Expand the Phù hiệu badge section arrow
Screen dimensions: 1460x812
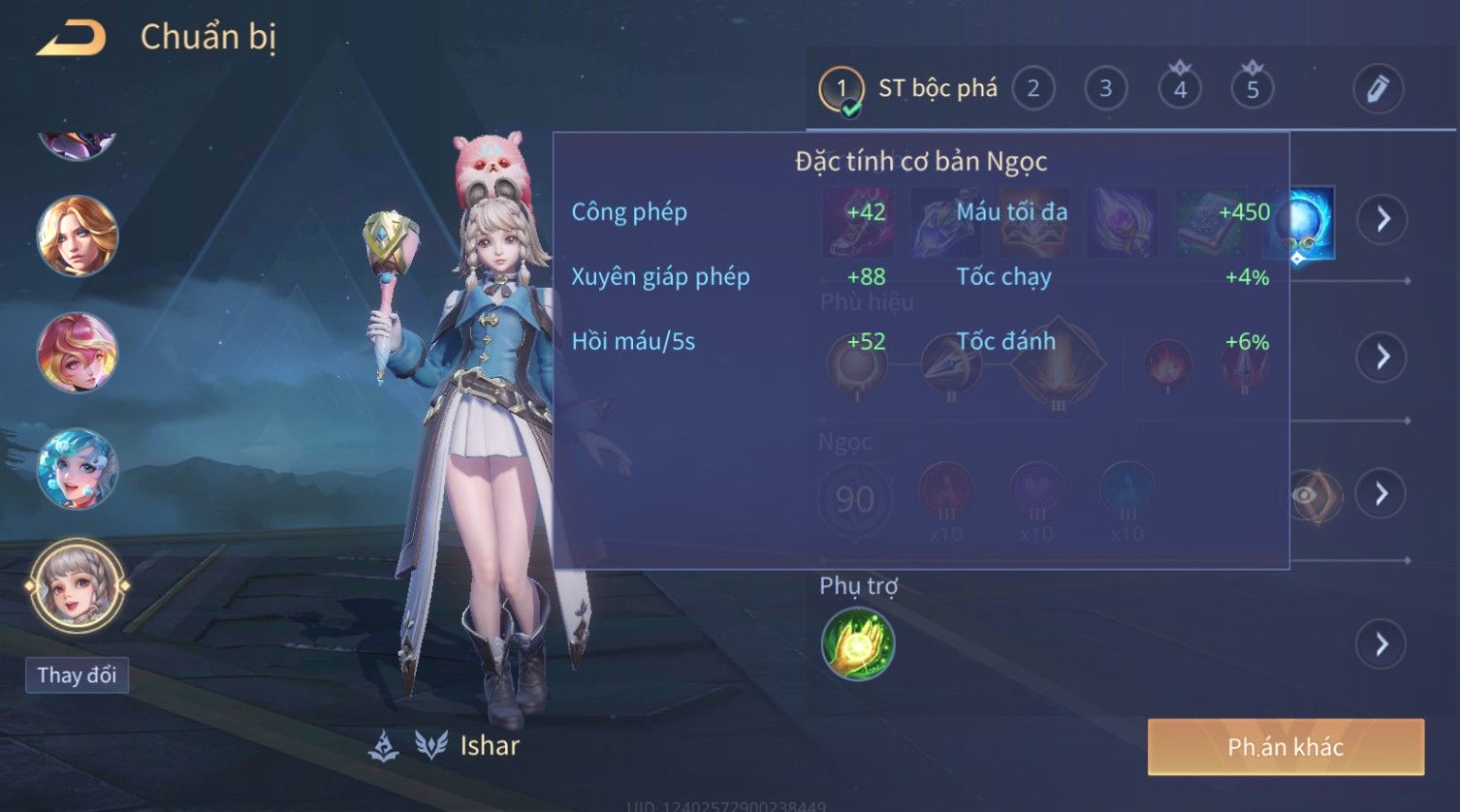point(1382,357)
